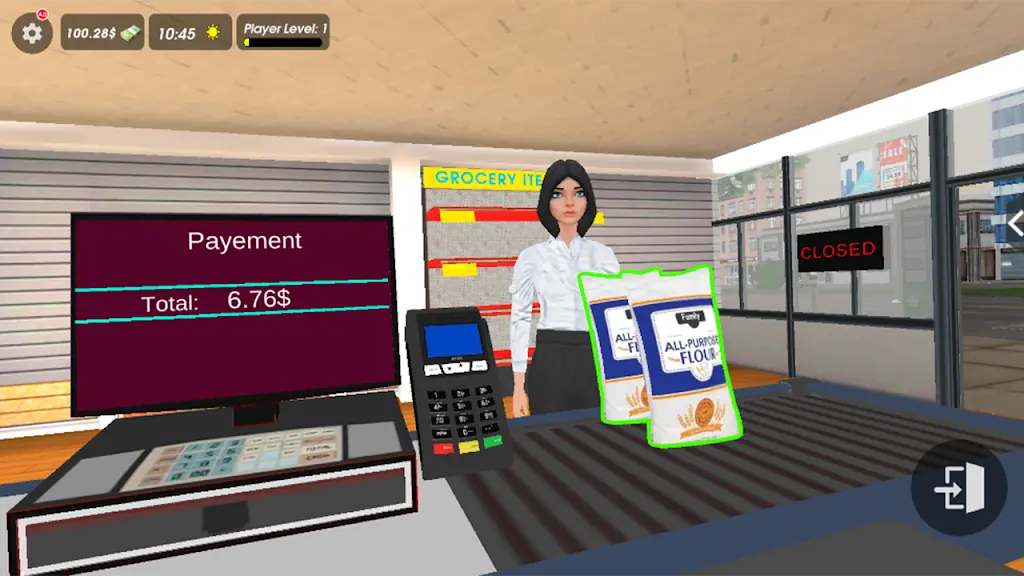The width and height of the screenshot is (1024, 576).
Task: Open the settings gear menu
Action: click(x=32, y=33)
